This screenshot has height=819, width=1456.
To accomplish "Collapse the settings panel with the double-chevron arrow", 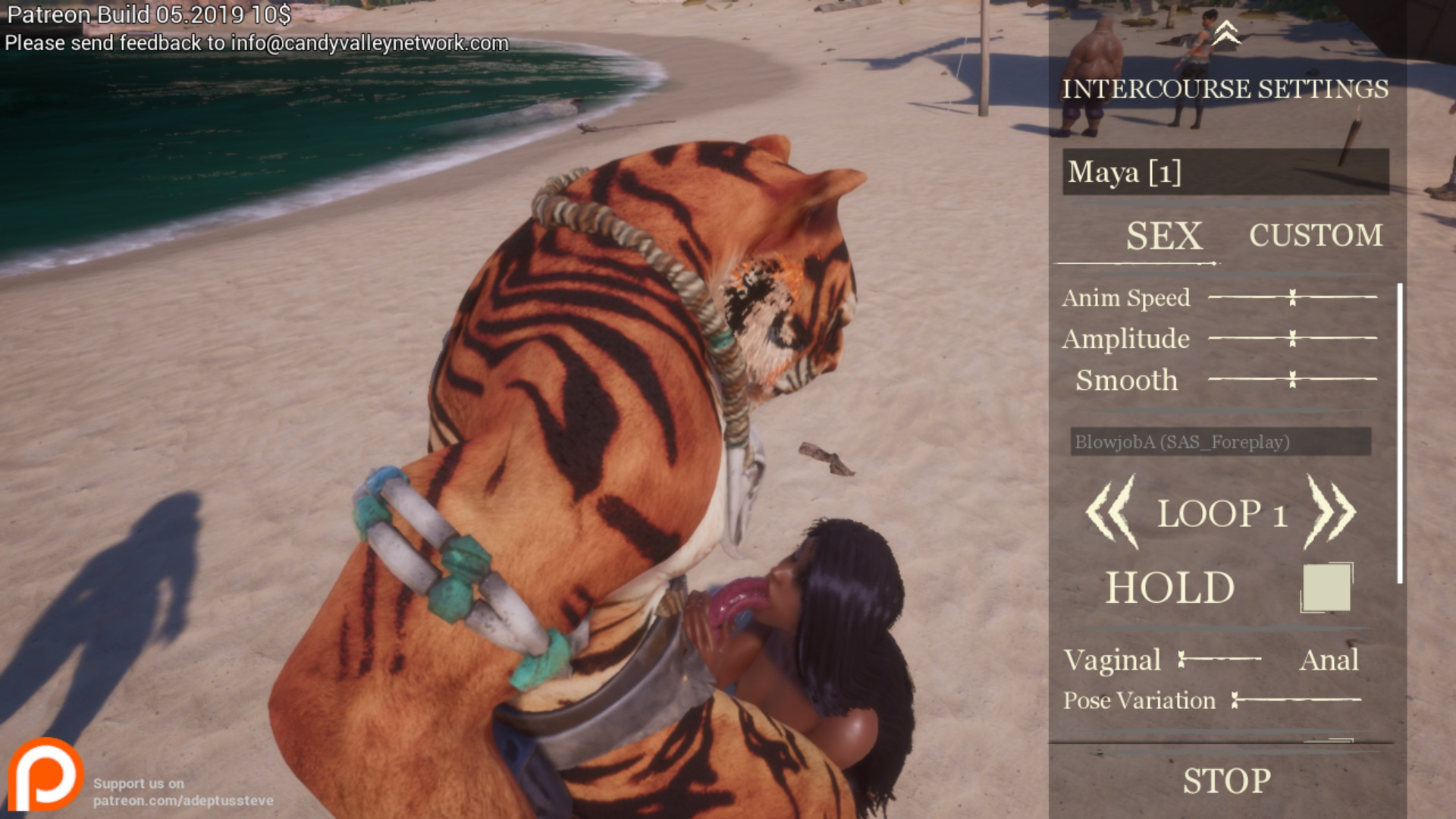I will pyautogui.click(x=1225, y=33).
